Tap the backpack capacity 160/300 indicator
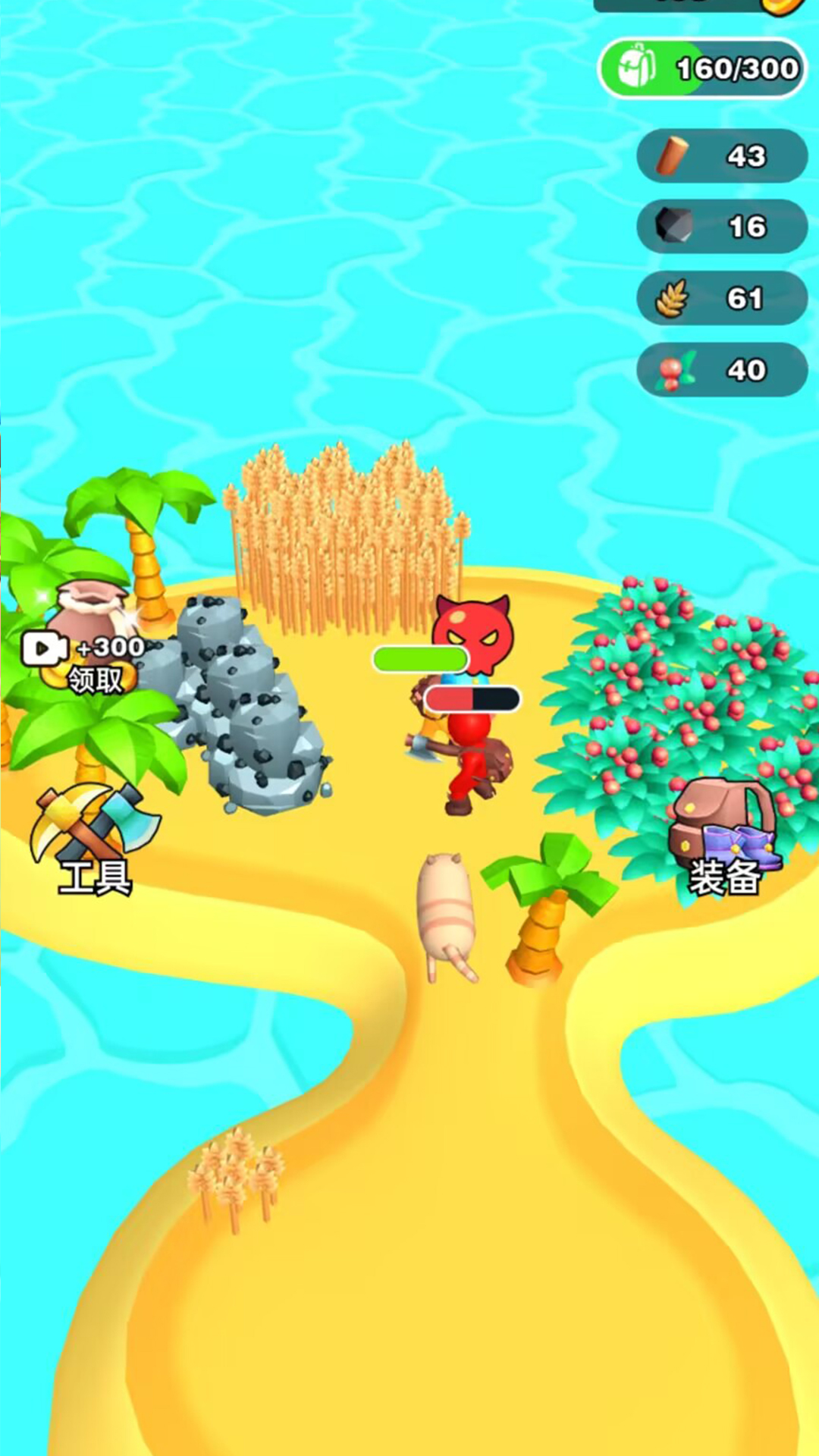819x1456 pixels. point(703,69)
